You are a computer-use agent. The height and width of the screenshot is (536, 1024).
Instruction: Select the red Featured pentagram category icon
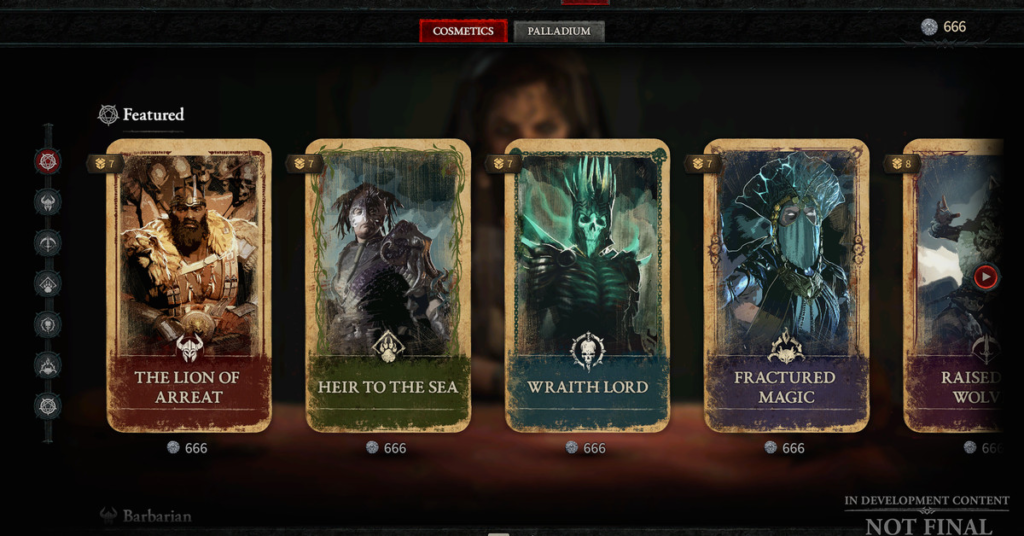(47, 160)
